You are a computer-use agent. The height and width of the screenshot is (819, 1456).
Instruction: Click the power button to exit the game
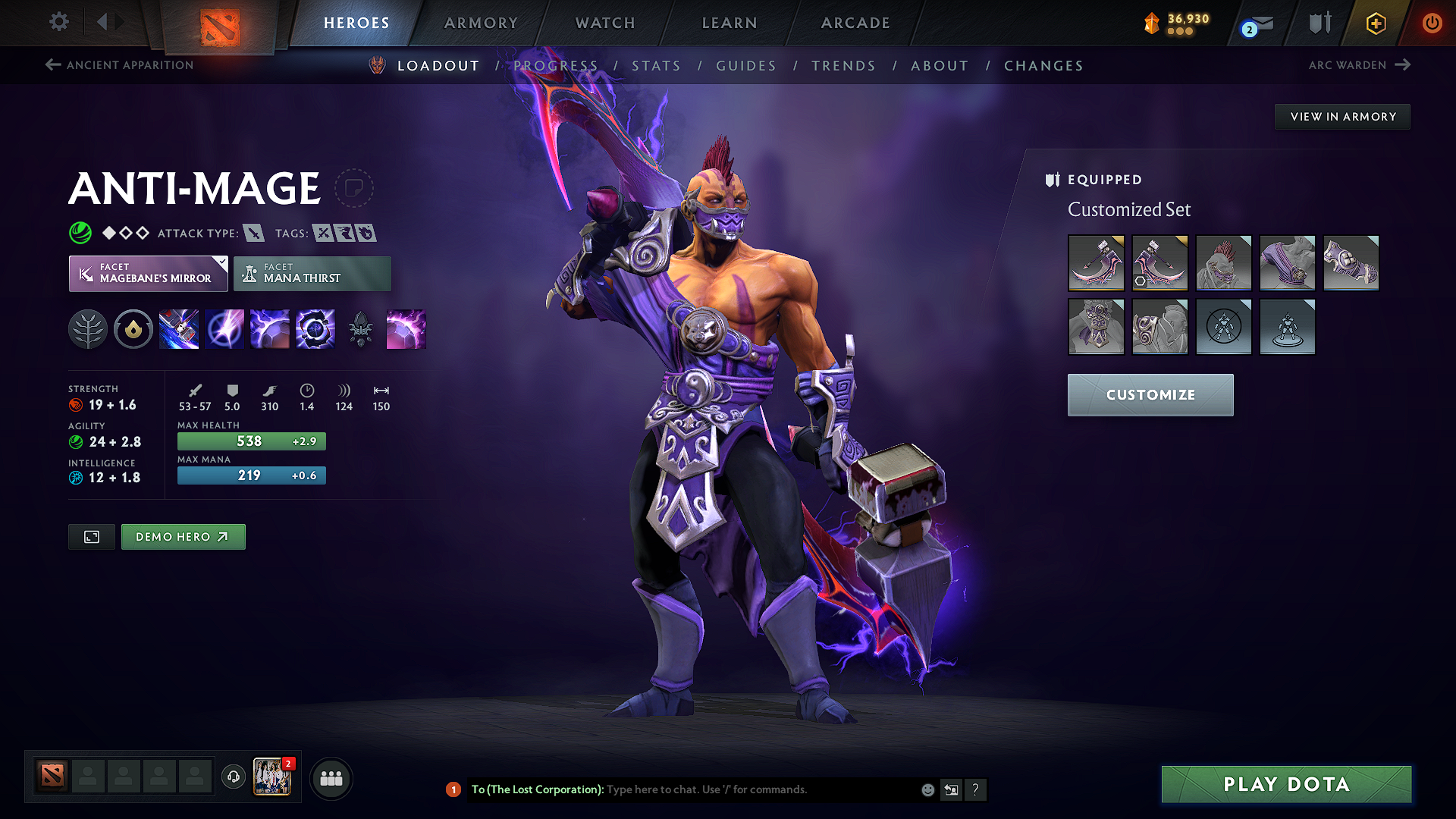[1432, 23]
